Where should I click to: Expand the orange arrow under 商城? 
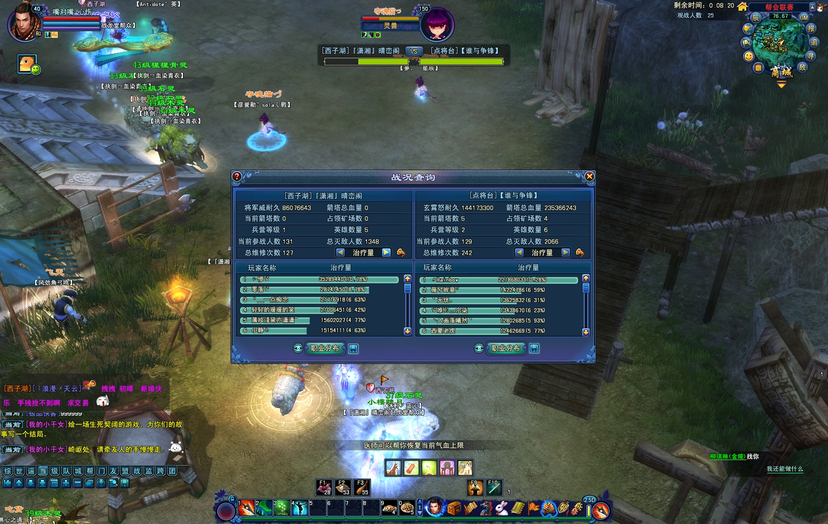click(x=781, y=85)
